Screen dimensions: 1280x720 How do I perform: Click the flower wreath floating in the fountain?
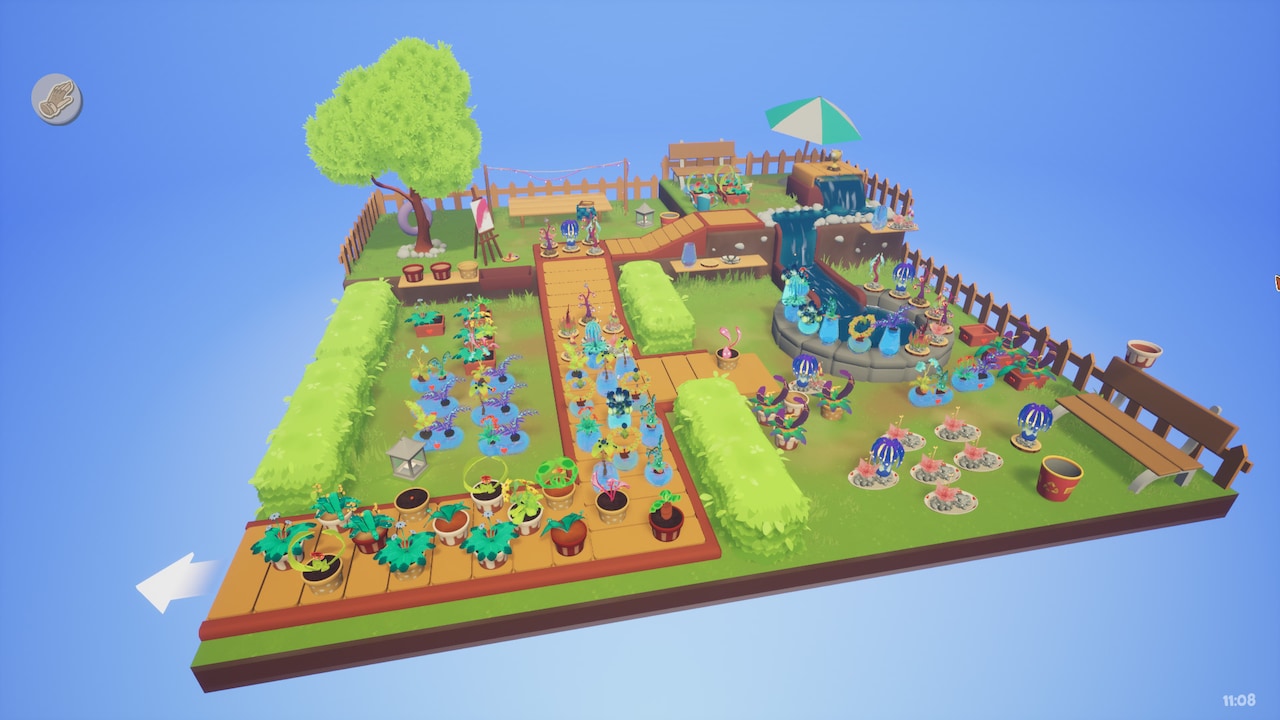[861, 328]
